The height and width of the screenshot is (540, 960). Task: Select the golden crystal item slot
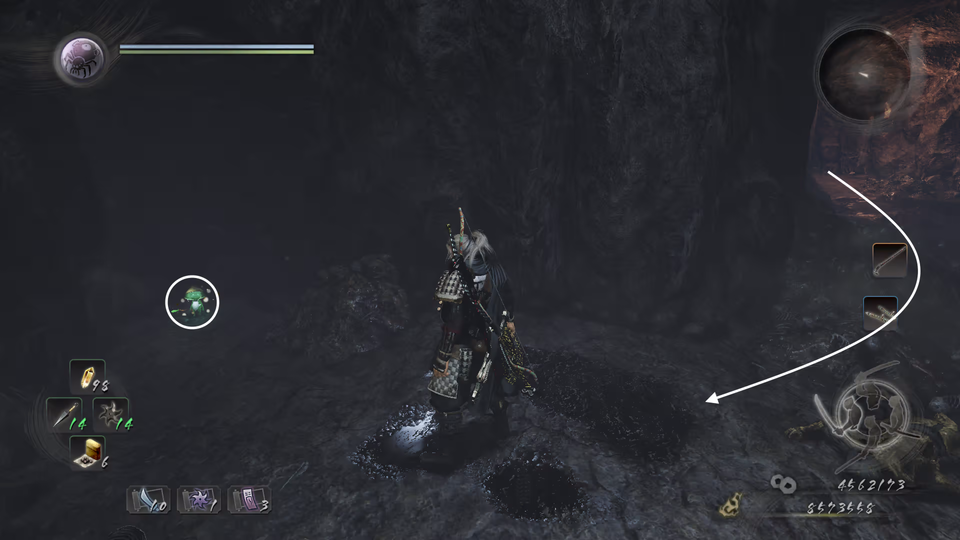pos(87,378)
